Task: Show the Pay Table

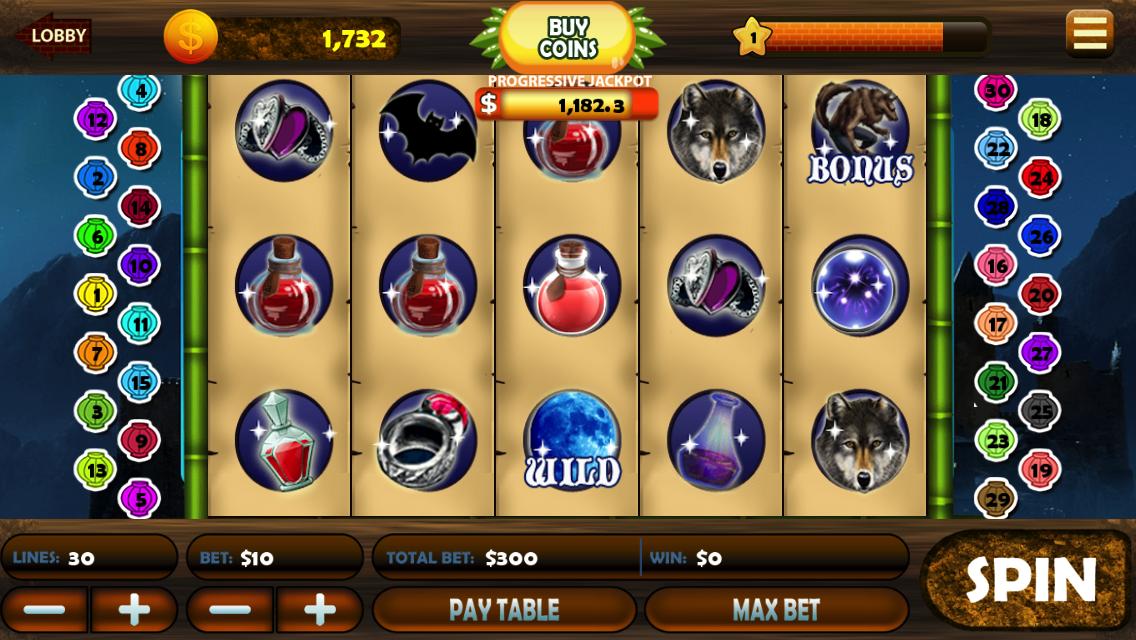Action: click(x=504, y=610)
